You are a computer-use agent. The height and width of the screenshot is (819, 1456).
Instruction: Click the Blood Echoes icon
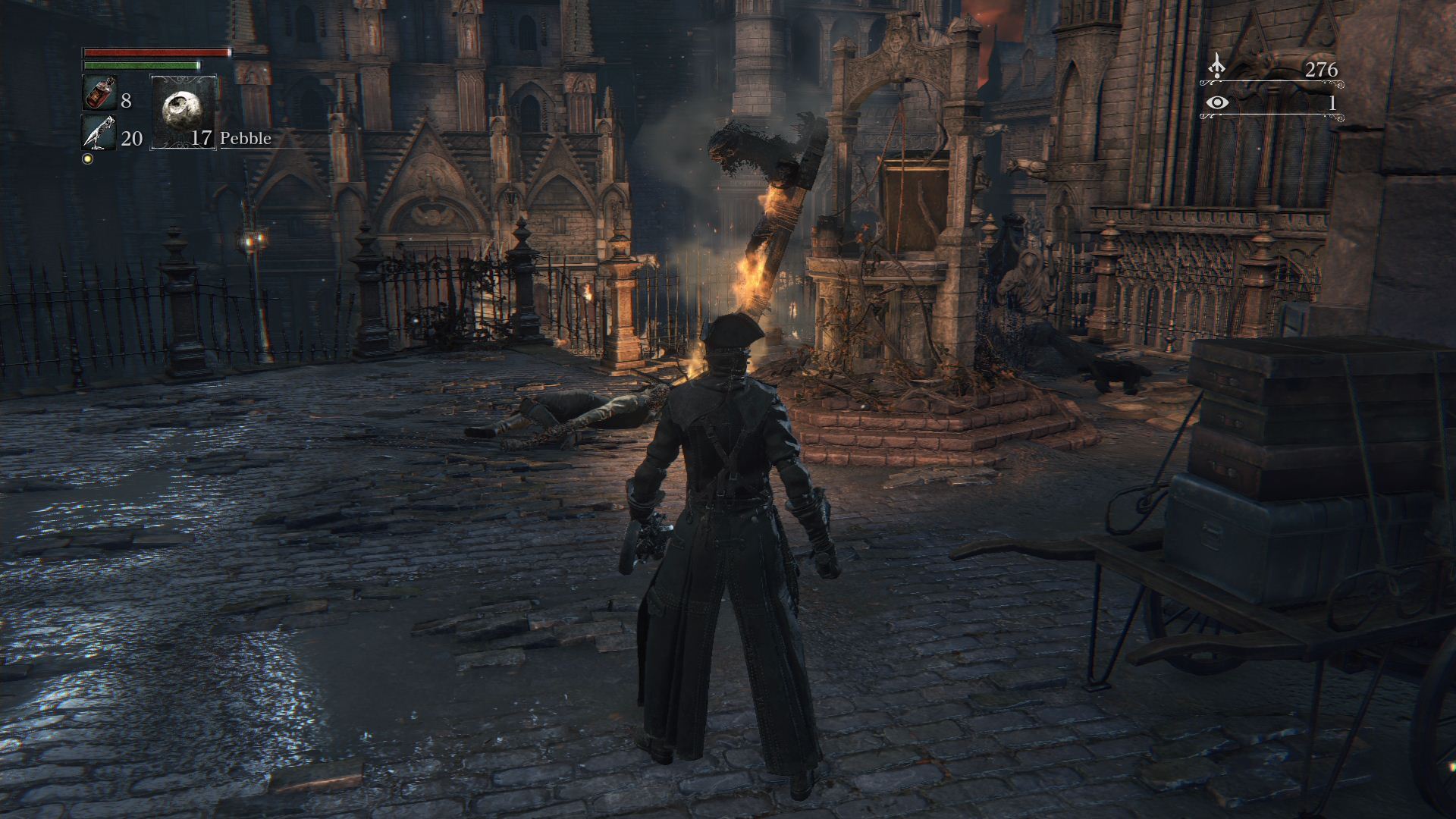(1217, 66)
